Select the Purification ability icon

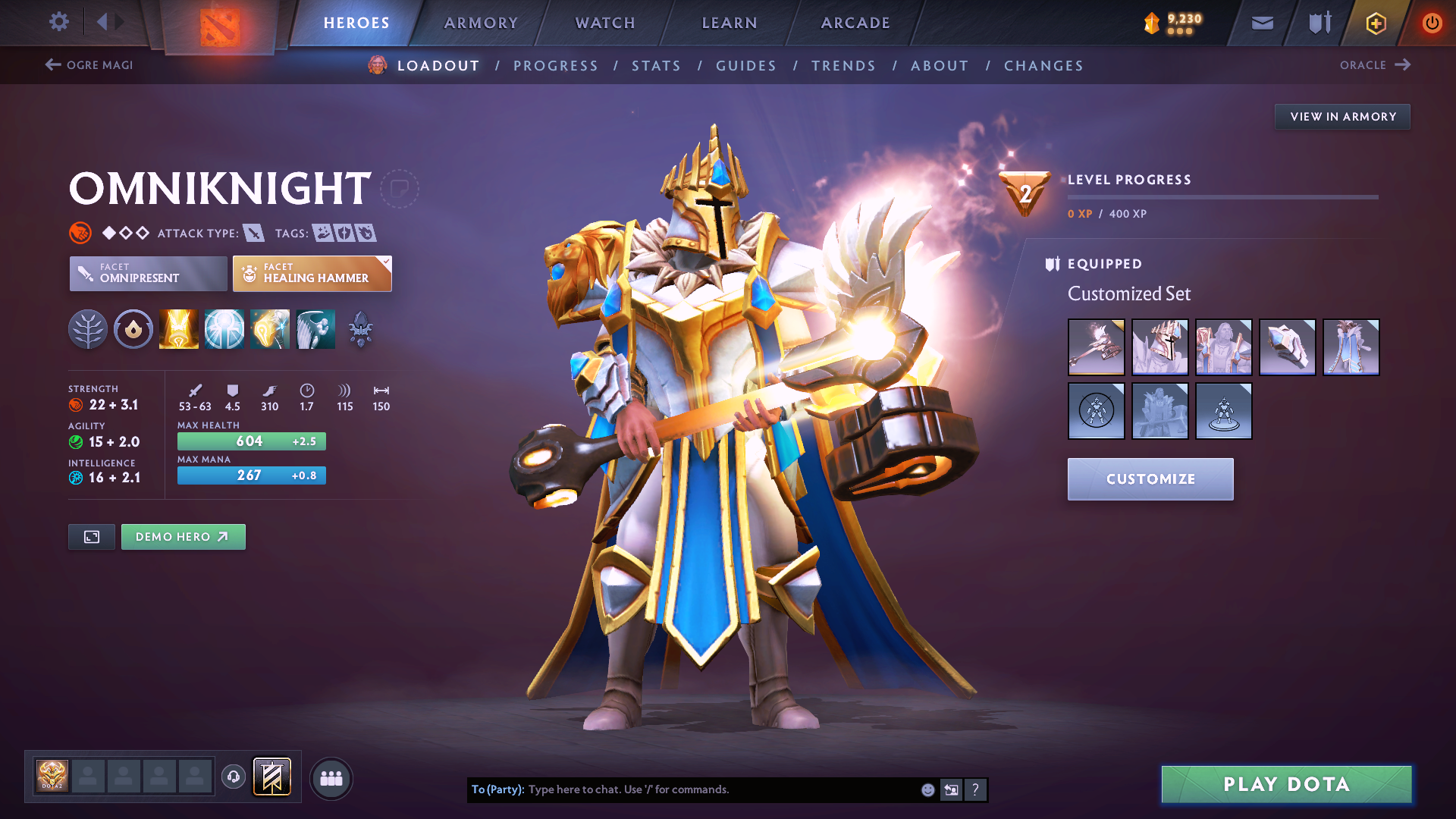[178, 328]
